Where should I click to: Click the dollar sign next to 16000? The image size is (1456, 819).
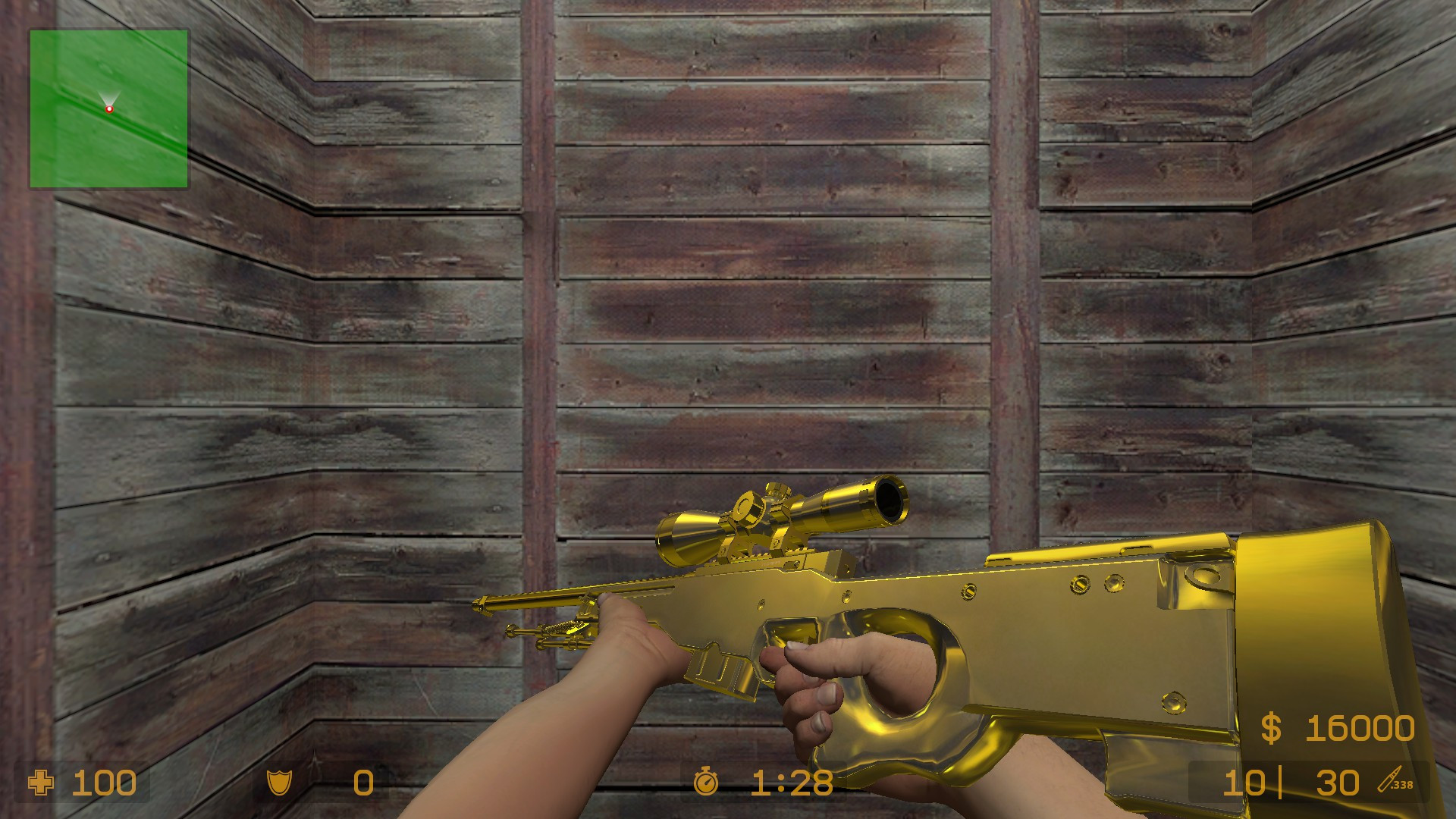[1271, 729]
